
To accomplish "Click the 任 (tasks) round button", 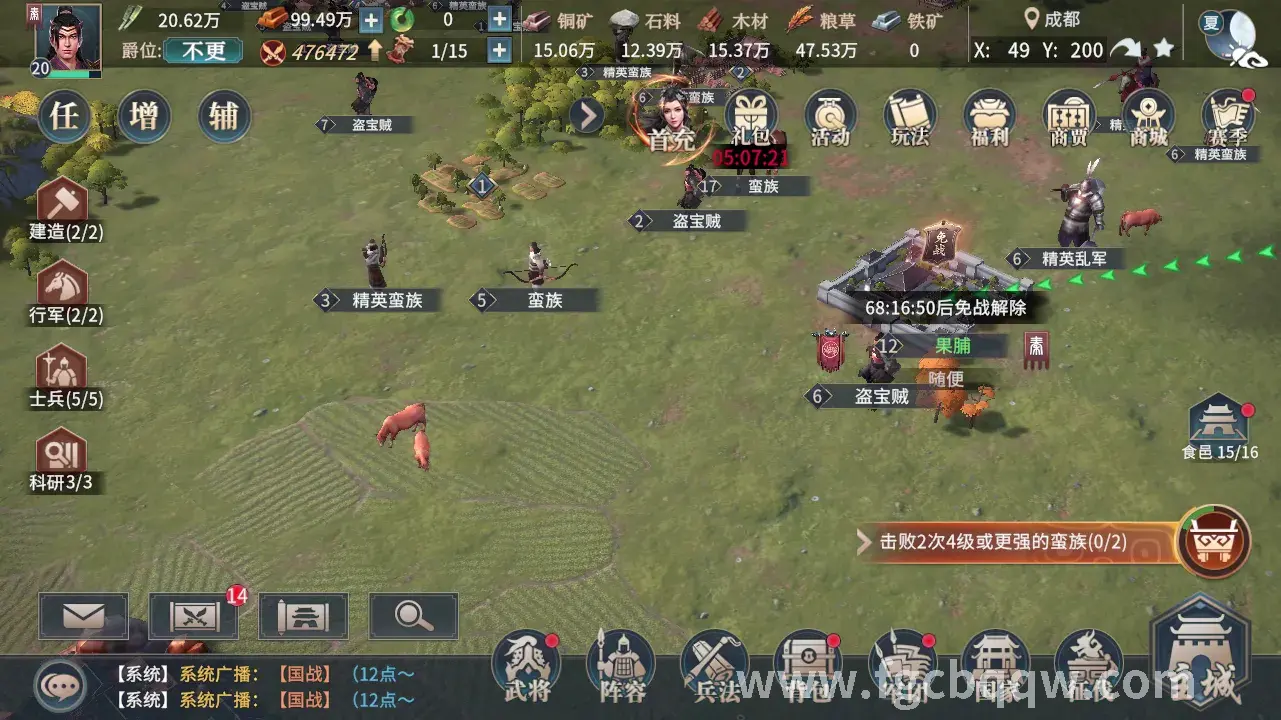I will tap(65, 117).
